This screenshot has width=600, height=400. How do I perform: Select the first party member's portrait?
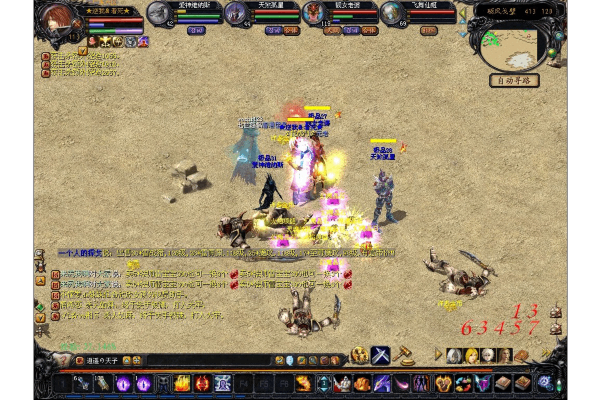(x=160, y=13)
